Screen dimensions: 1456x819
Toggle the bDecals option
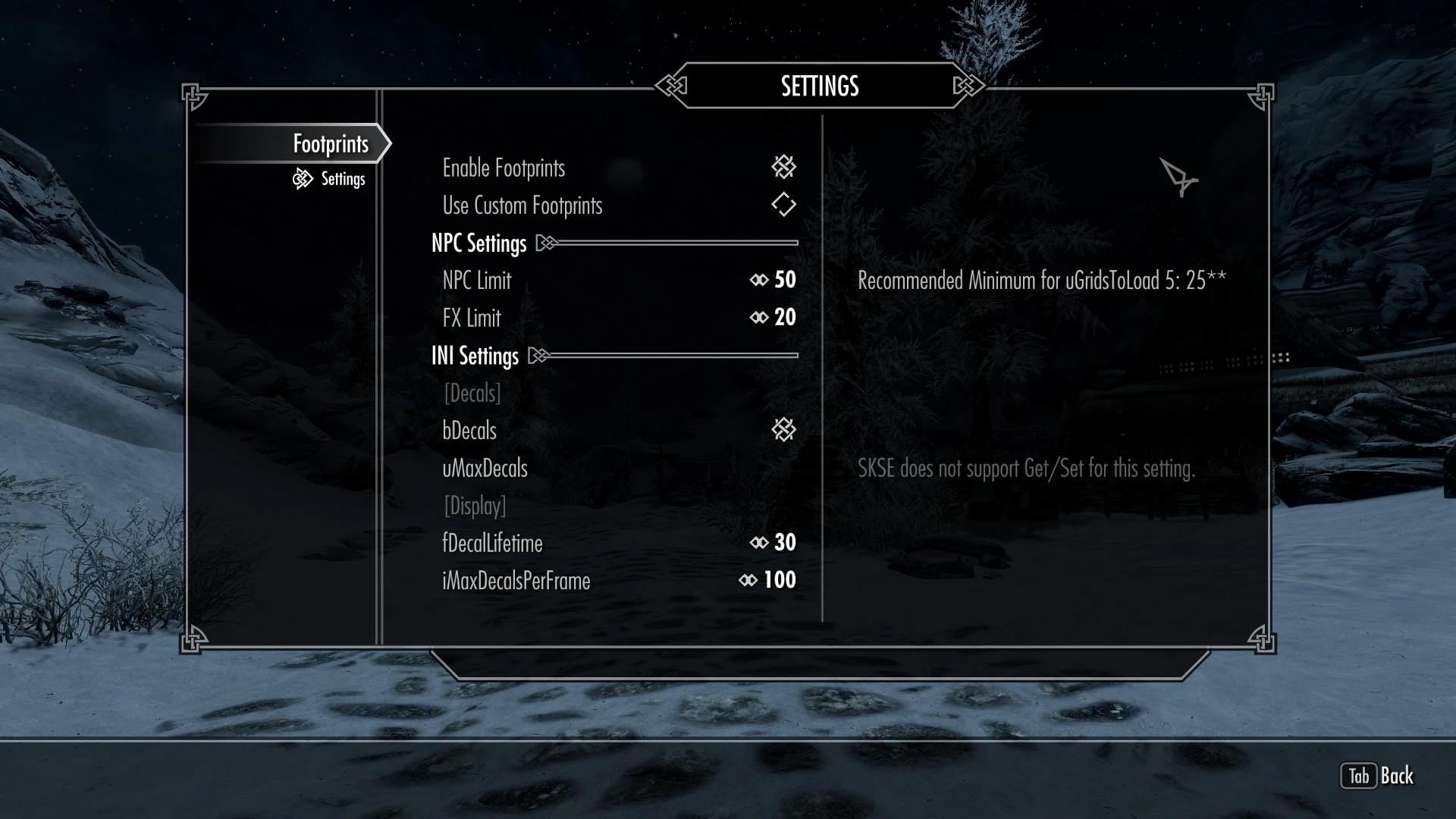(x=783, y=430)
